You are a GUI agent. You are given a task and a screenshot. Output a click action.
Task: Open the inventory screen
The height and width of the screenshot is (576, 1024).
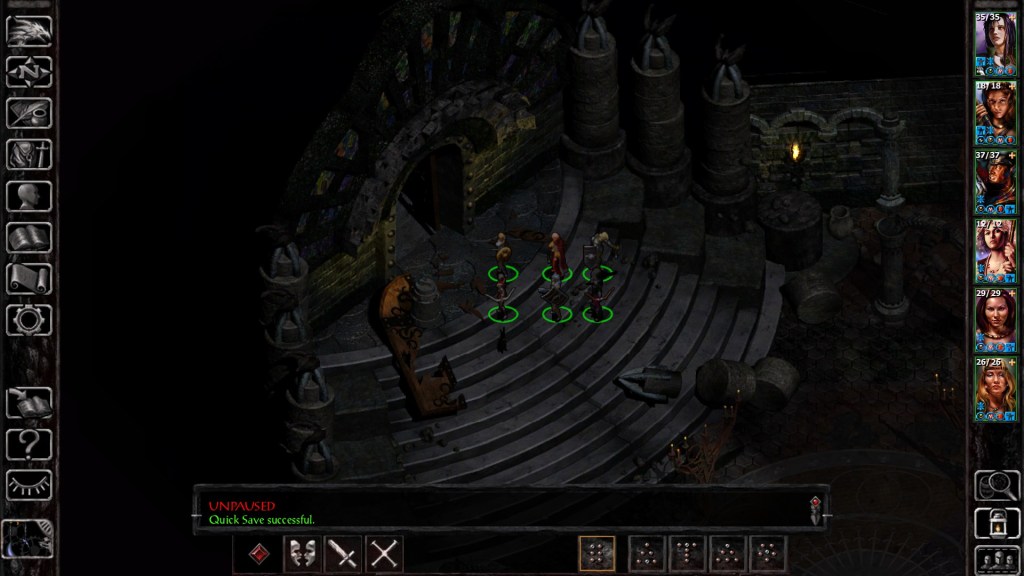tap(29, 154)
